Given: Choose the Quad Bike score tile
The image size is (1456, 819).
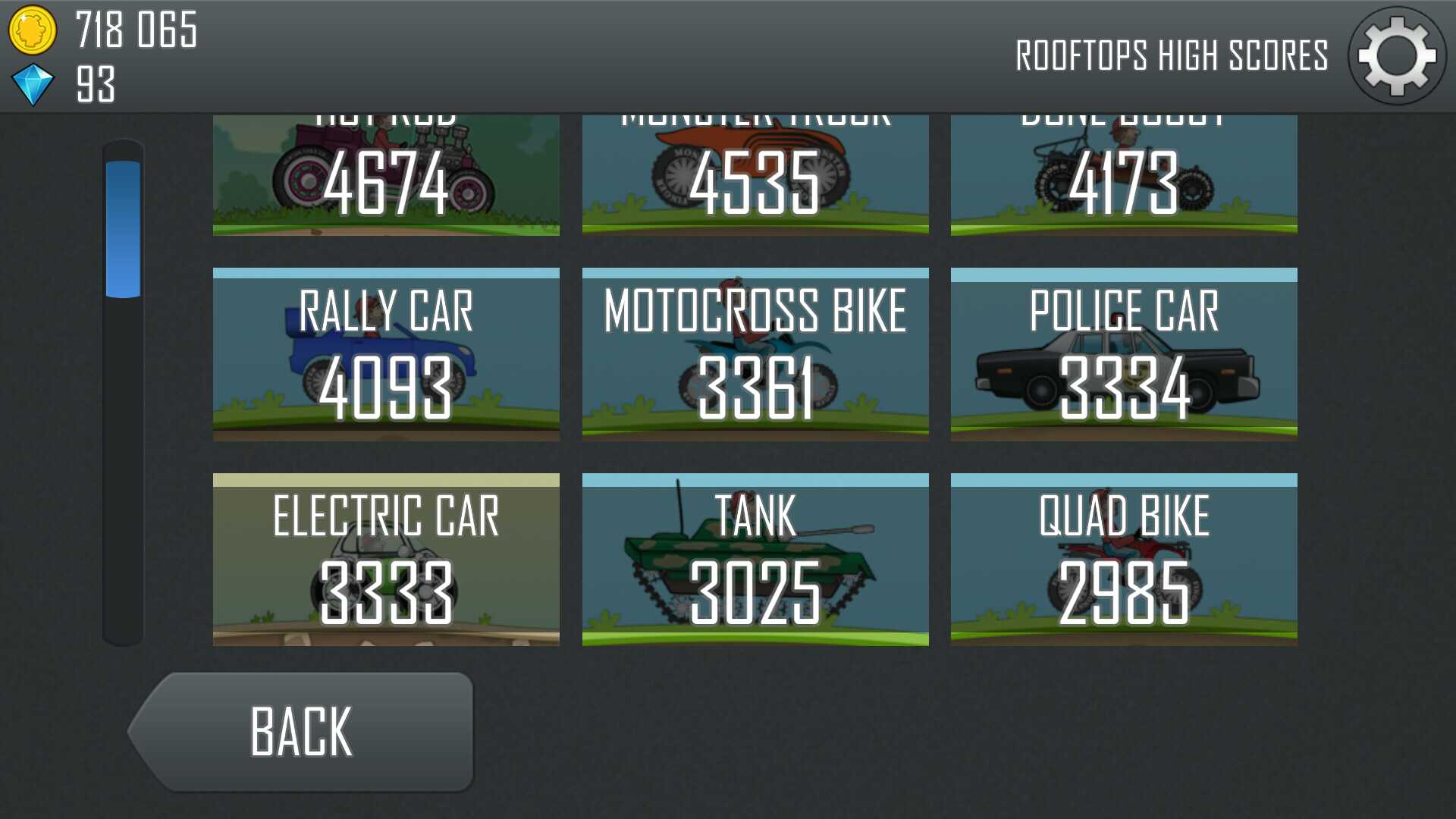Looking at the screenshot, I should tap(1124, 560).
